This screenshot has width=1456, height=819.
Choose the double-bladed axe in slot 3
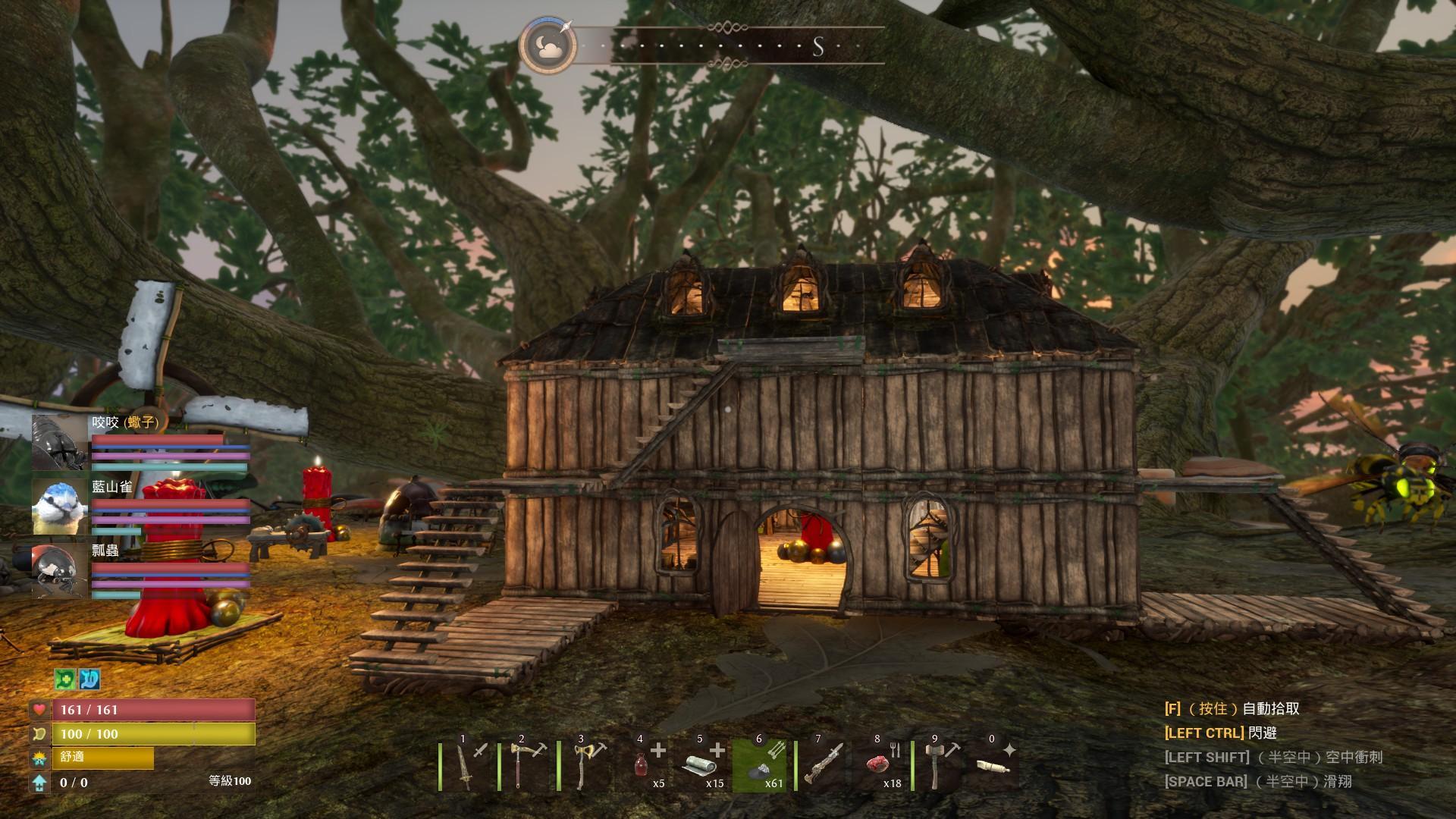pos(585,766)
